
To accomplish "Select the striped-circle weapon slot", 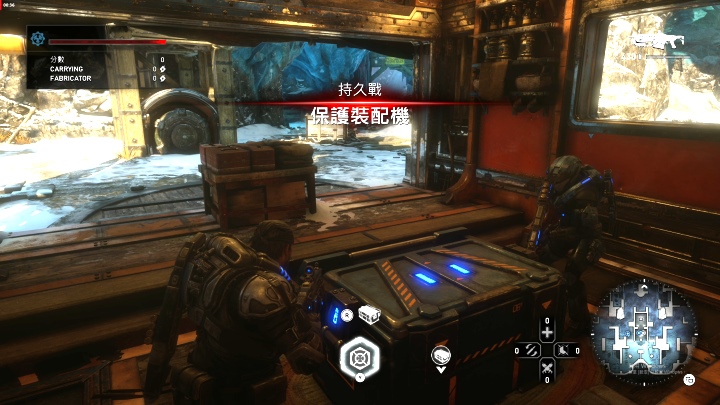I will point(528,350).
